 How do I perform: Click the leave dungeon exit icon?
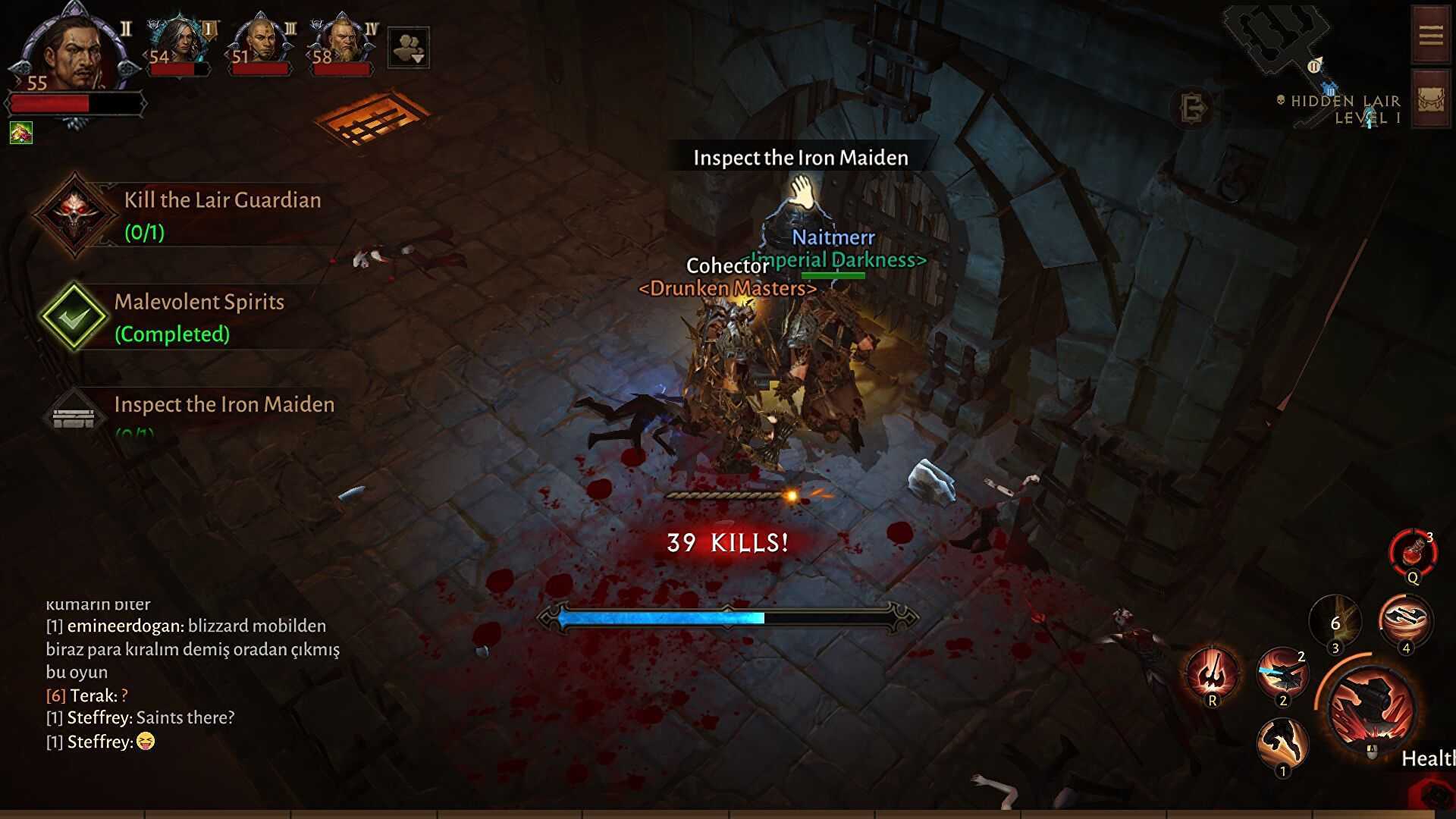[x=1193, y=108]
